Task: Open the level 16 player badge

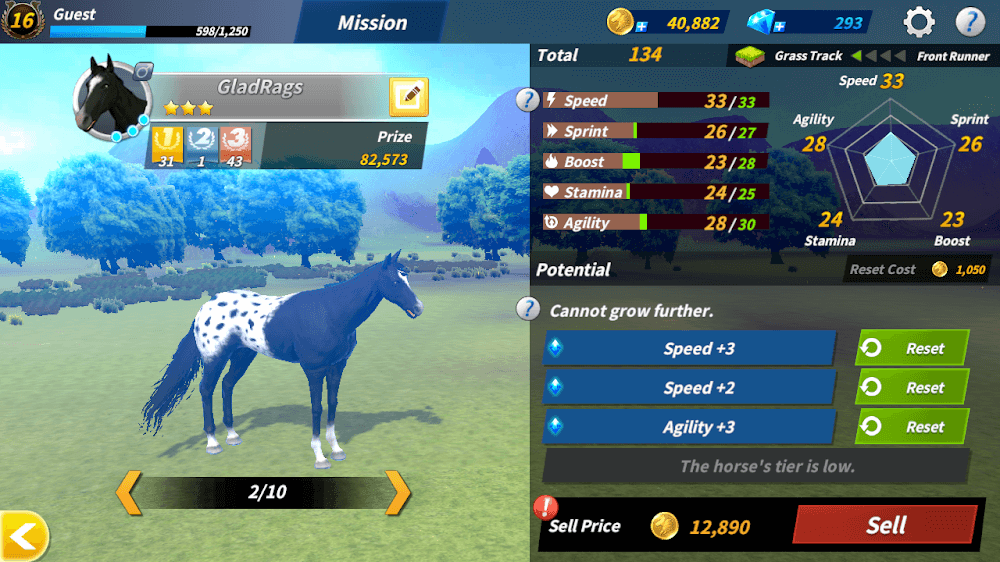Action: (x=22, y=20)
